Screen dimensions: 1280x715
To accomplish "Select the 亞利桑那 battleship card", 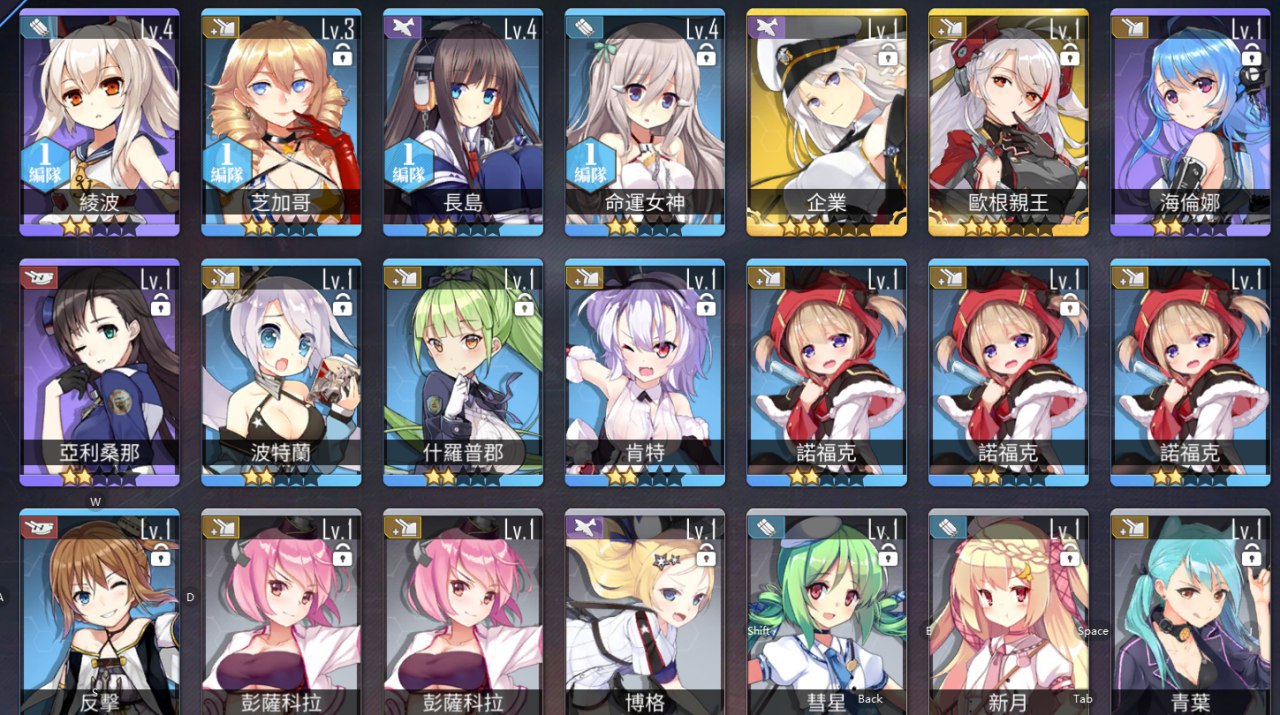I will tap(99, 370).
